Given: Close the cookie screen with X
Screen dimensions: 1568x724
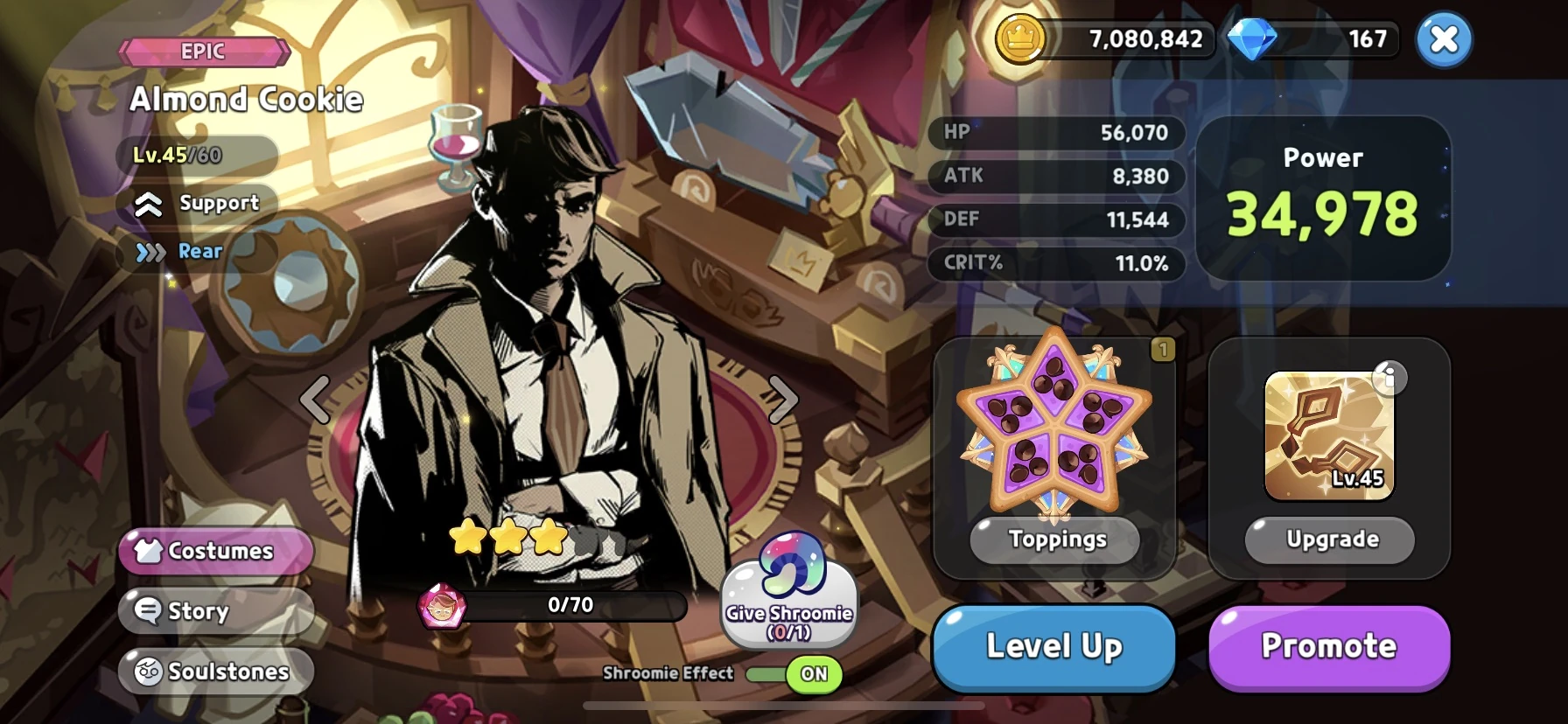Looking at the screenshot, I should 1443,38.
